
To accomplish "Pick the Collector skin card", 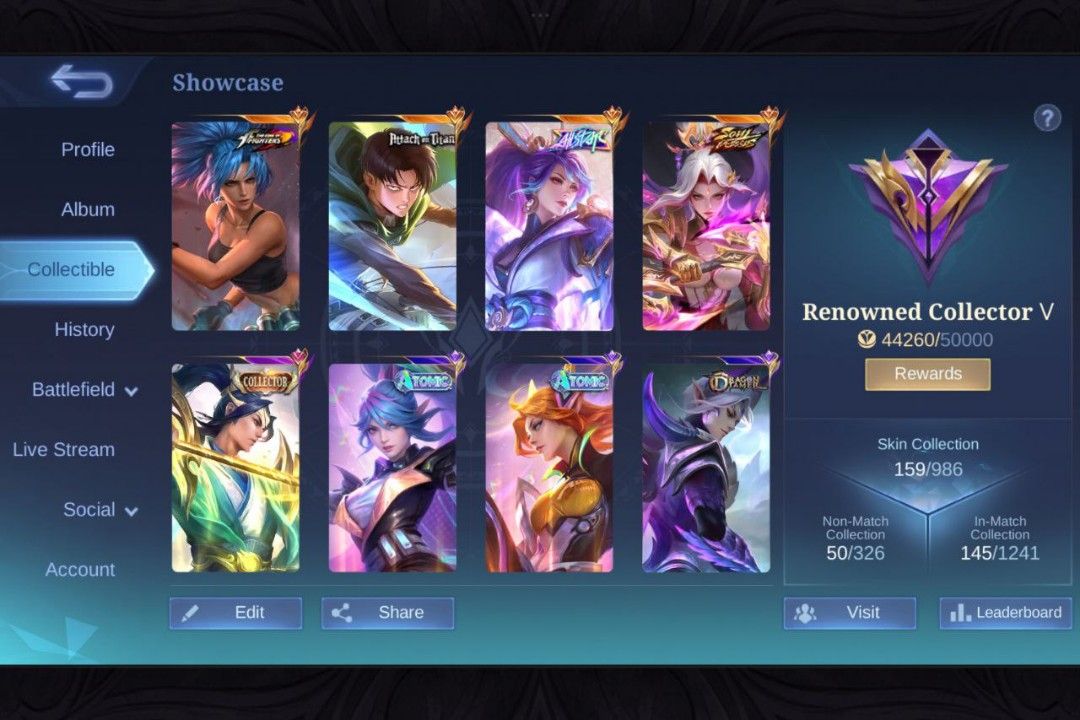I will pyautogui.click(x=235, y=468).
